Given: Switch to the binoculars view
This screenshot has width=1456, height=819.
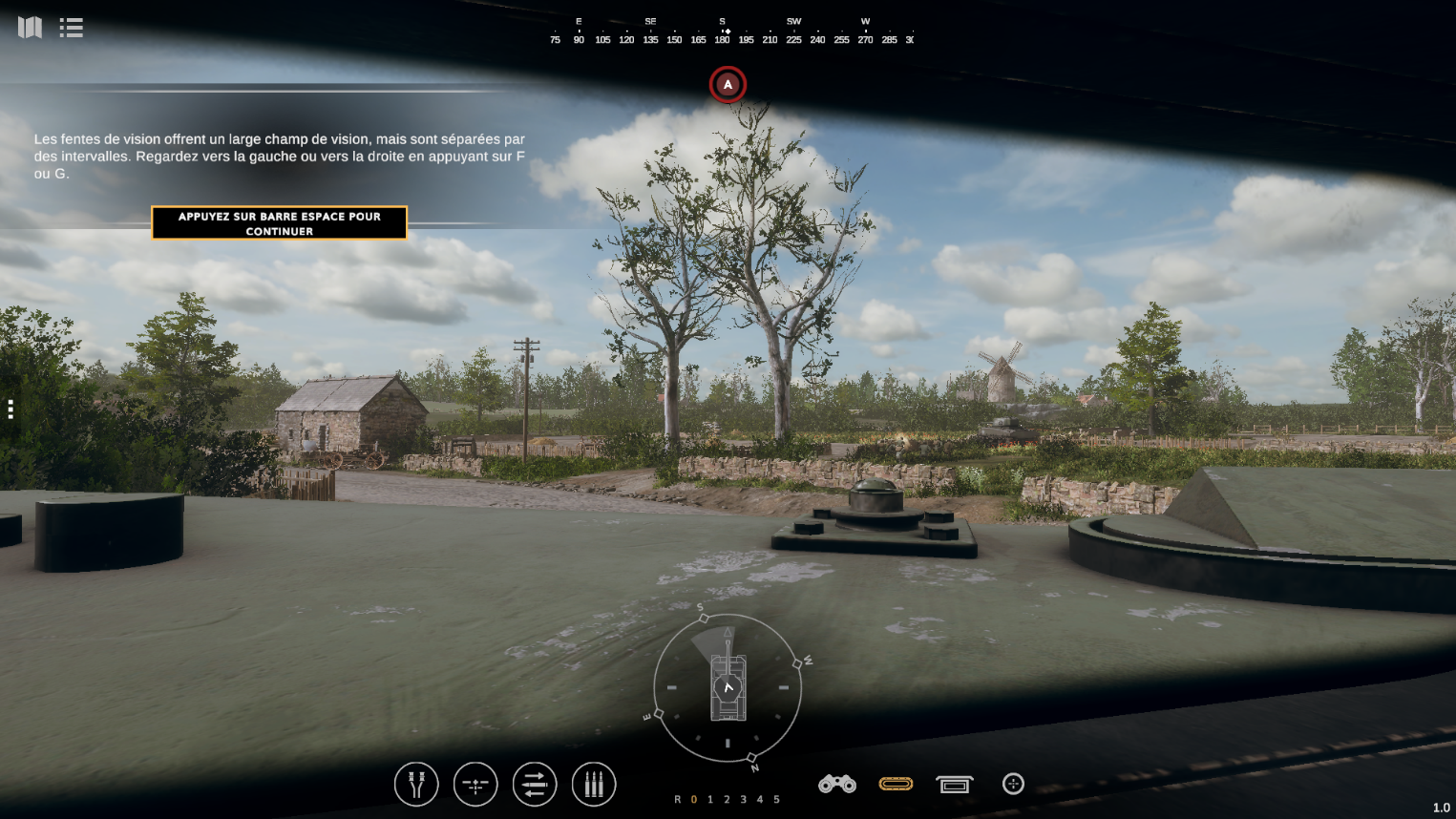Looking at the screenshot, I should pyautogui.click(x=837, y=785).
